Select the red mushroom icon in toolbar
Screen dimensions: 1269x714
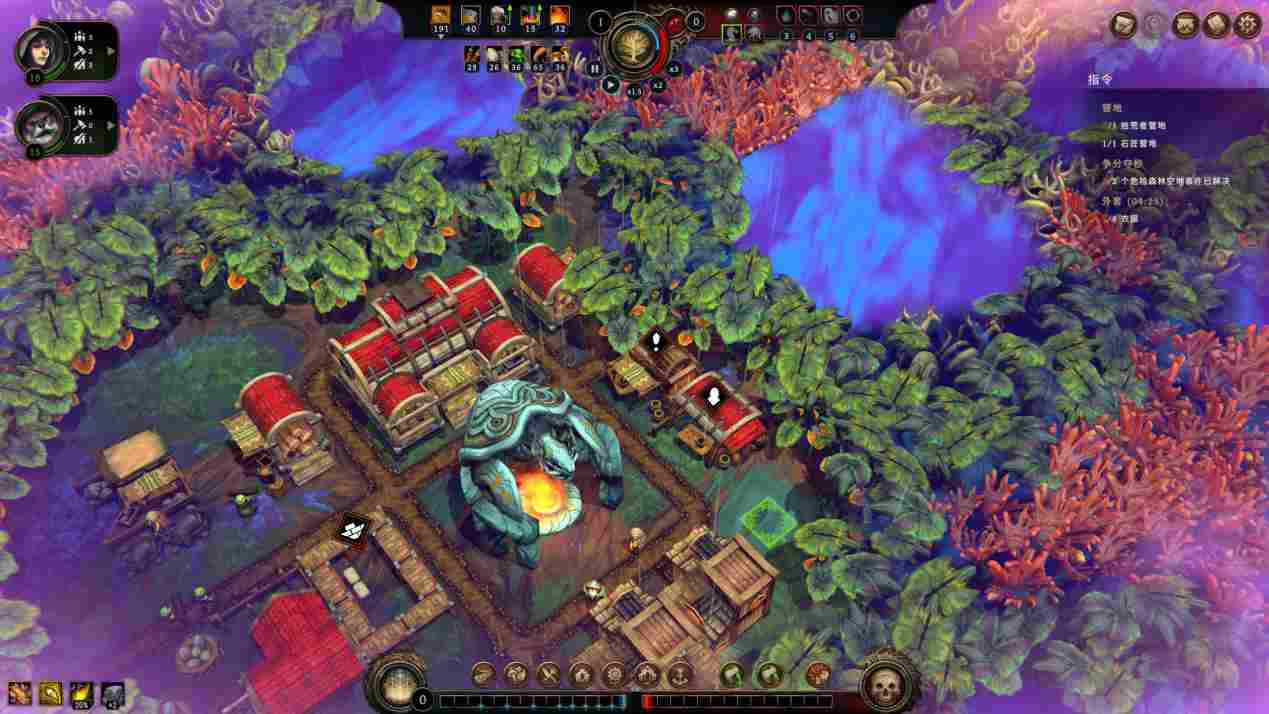[818, 674]
